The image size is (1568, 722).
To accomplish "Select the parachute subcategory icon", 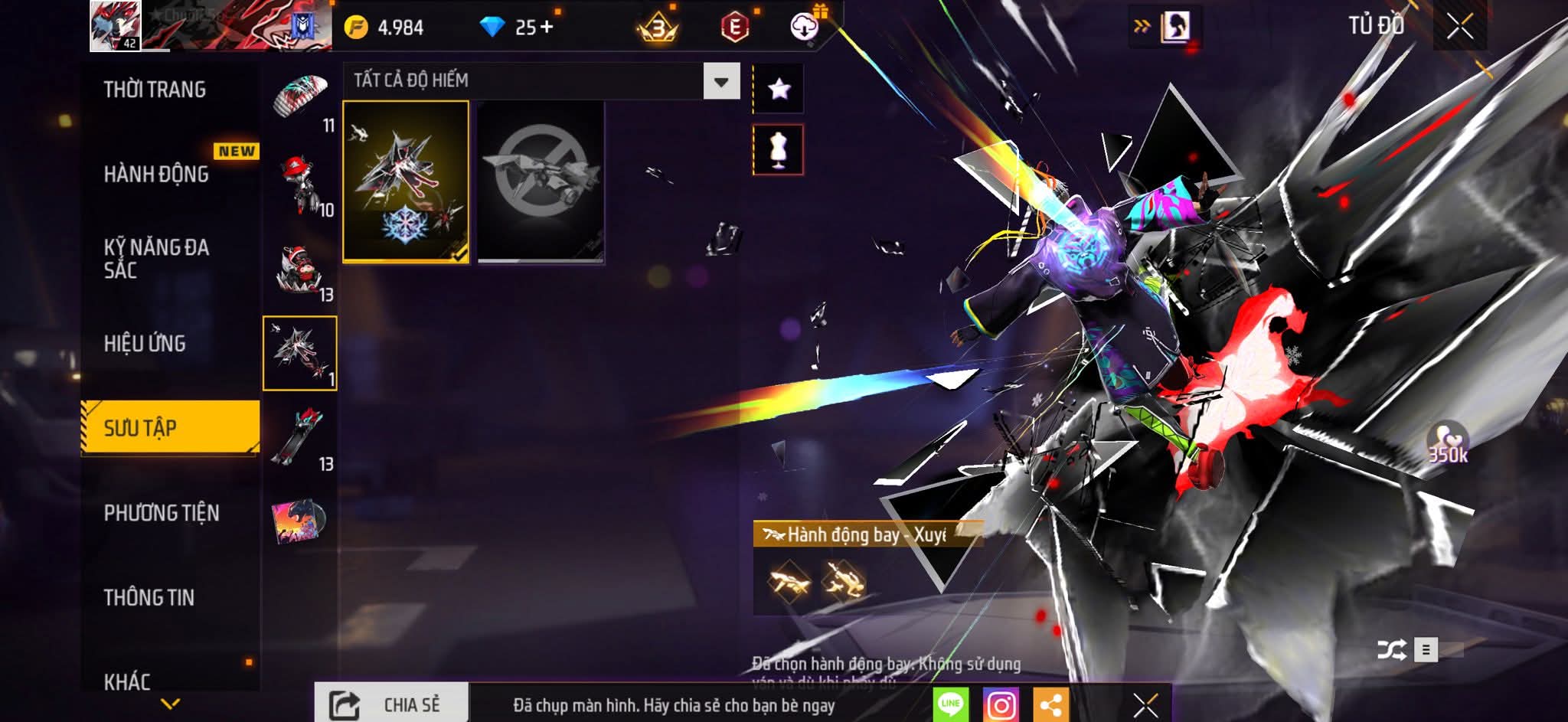I will coord(301,97).
